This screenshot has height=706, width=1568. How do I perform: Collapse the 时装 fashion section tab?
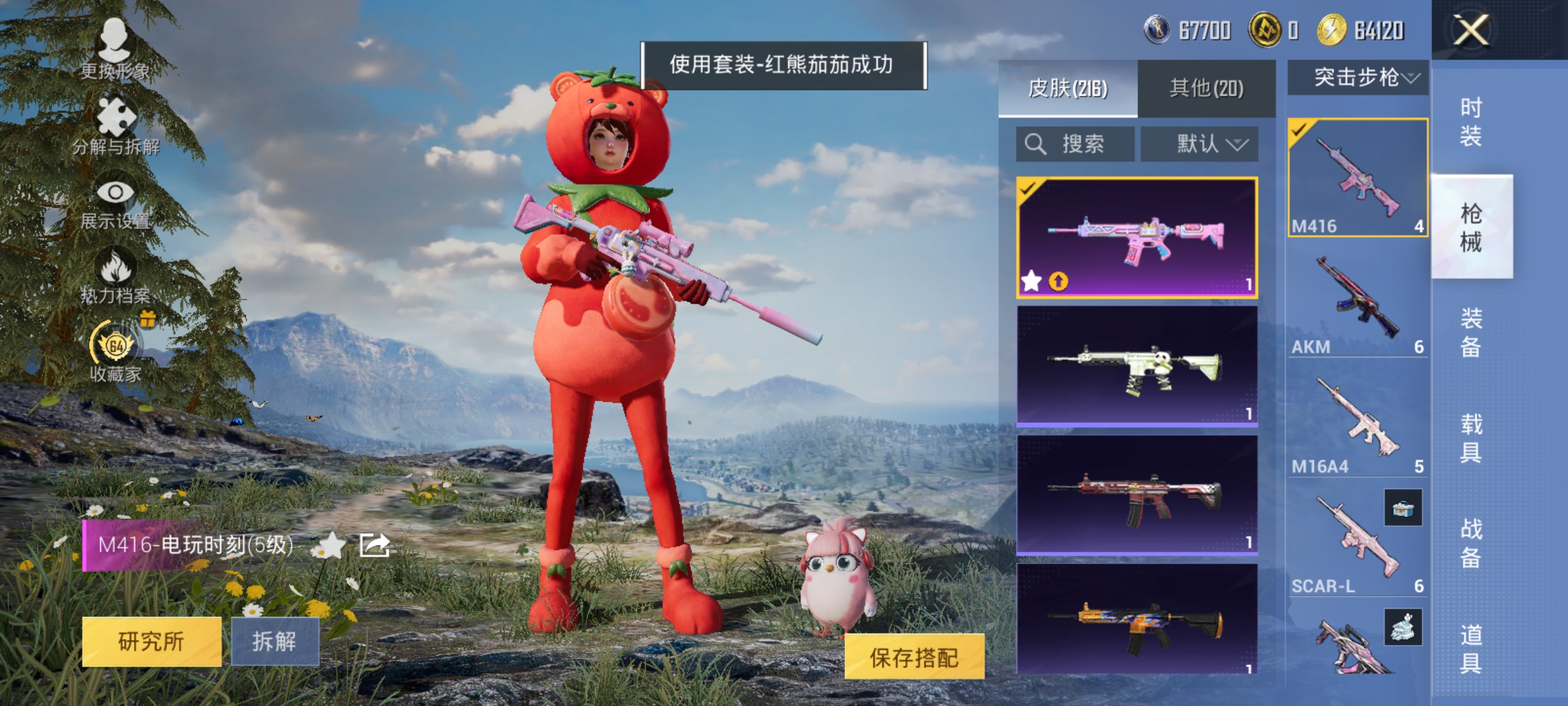[1472, 121]
